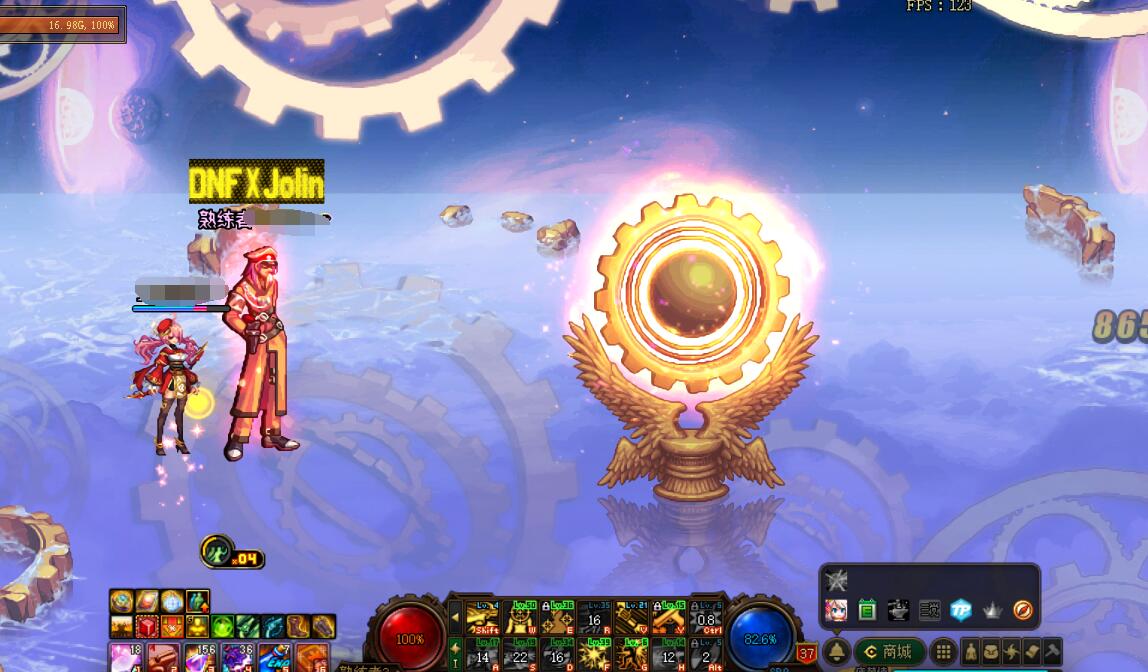Image resolution: width=1148 pixels, height=672 pixels.
Task: Open the character info silhouette icon
Action: point(971,651)
